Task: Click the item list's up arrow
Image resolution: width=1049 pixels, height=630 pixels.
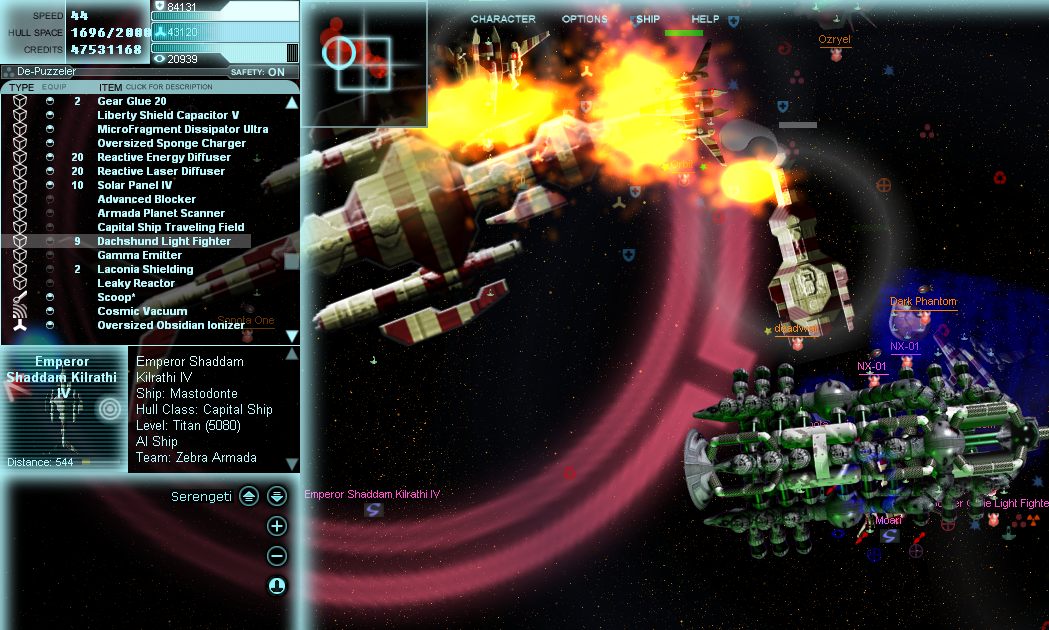Action: point(292,102)
